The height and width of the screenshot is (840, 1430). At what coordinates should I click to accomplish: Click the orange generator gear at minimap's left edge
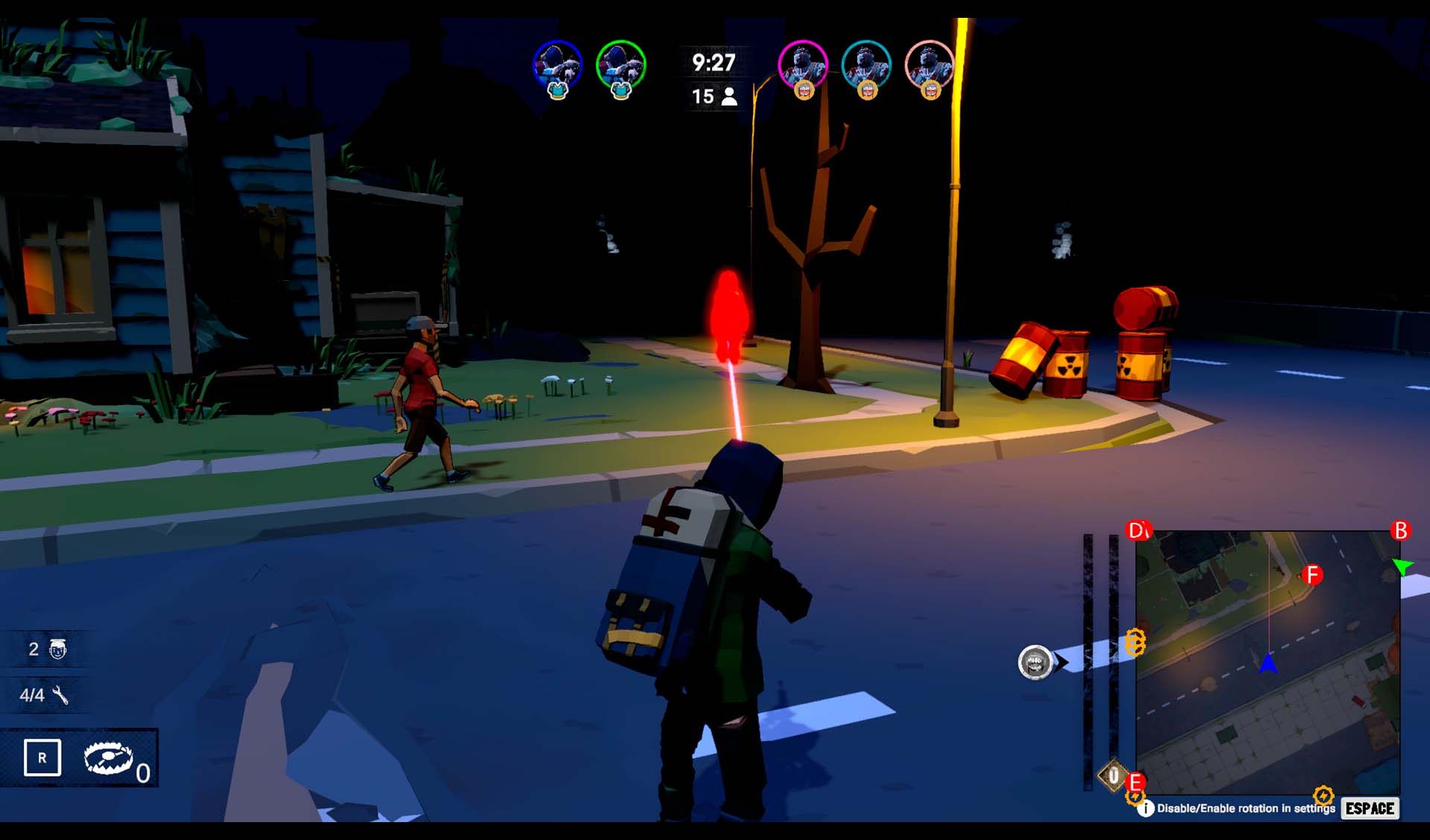click(1134, 641)
